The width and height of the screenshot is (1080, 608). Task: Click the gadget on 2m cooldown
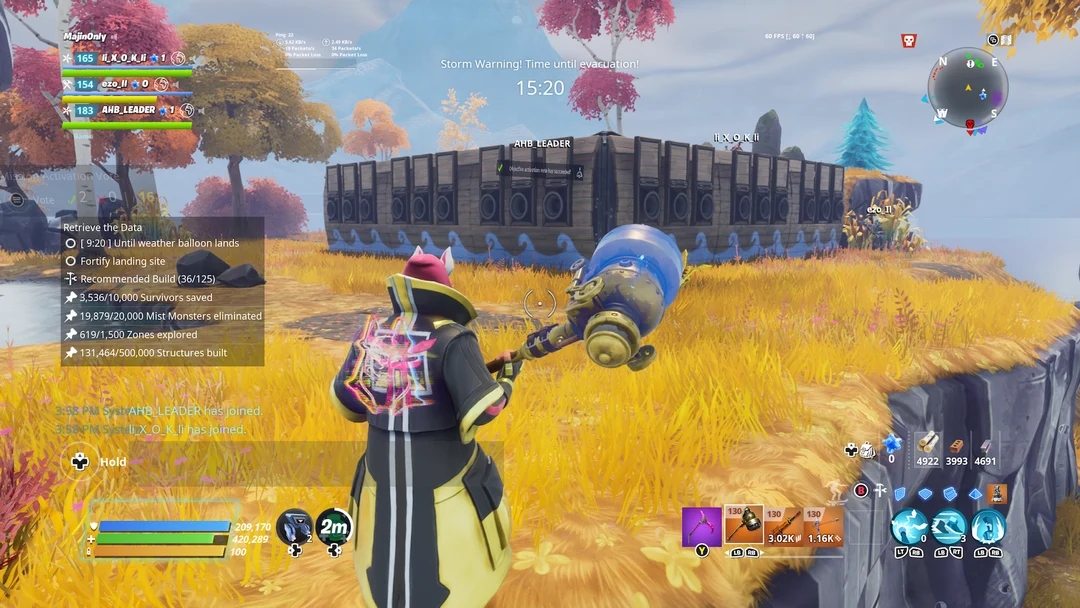tap(334, 526)
